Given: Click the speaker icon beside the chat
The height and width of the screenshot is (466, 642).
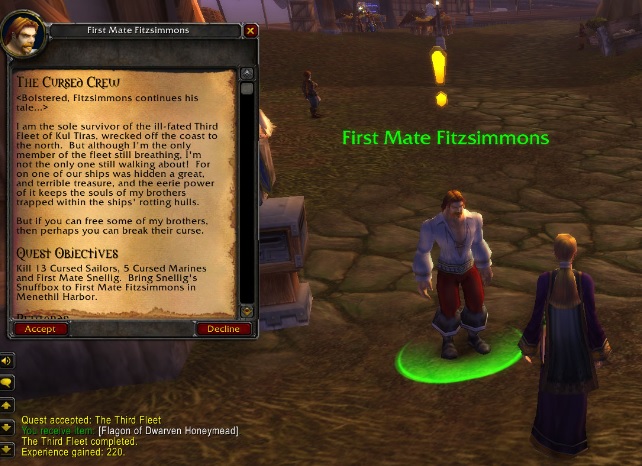Looking at the screenshot, I should click(x=7, y=360).
